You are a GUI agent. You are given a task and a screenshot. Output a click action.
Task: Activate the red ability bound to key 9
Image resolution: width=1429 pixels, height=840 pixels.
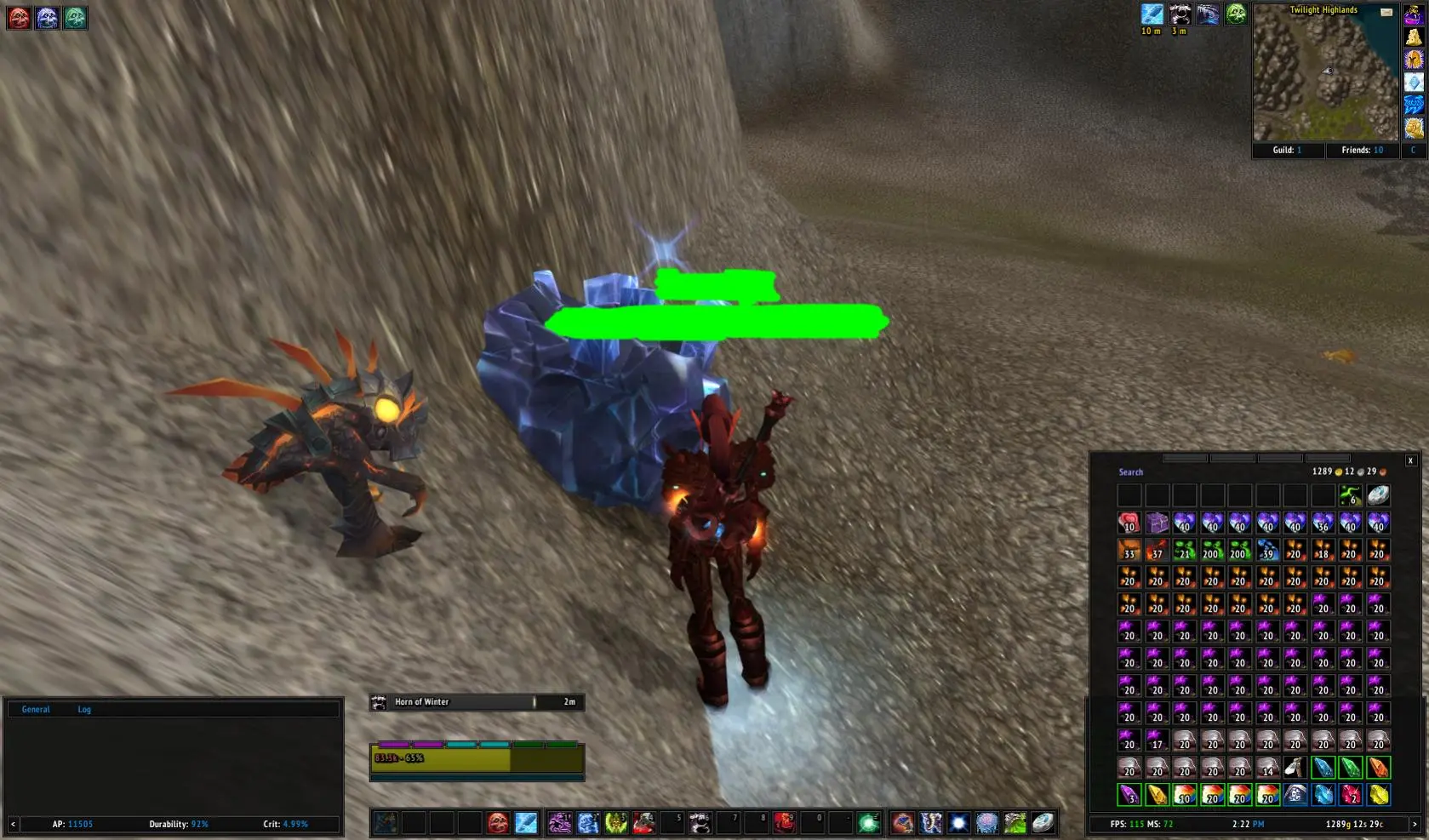tap(784, 823)
